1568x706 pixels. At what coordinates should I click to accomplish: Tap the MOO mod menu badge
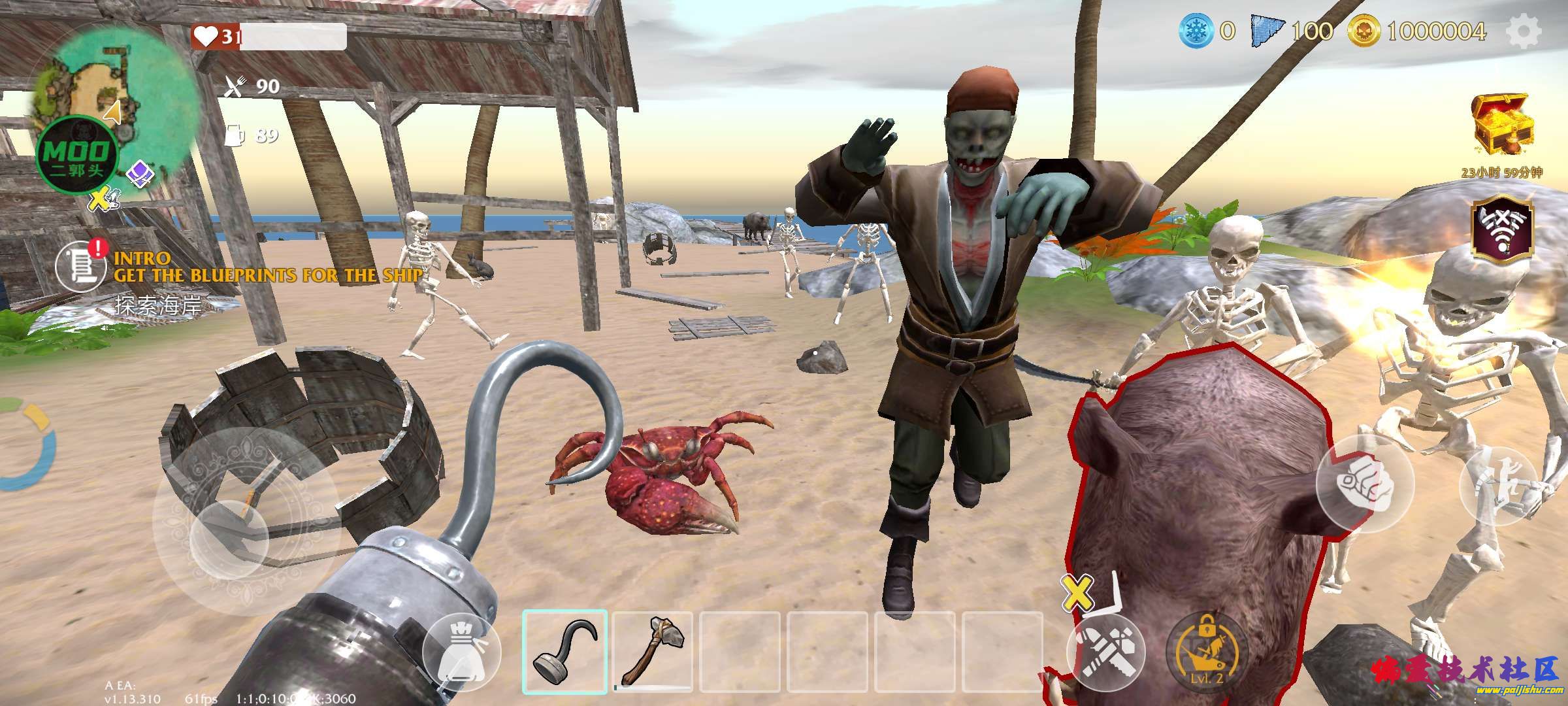click(x=77, y=158)
